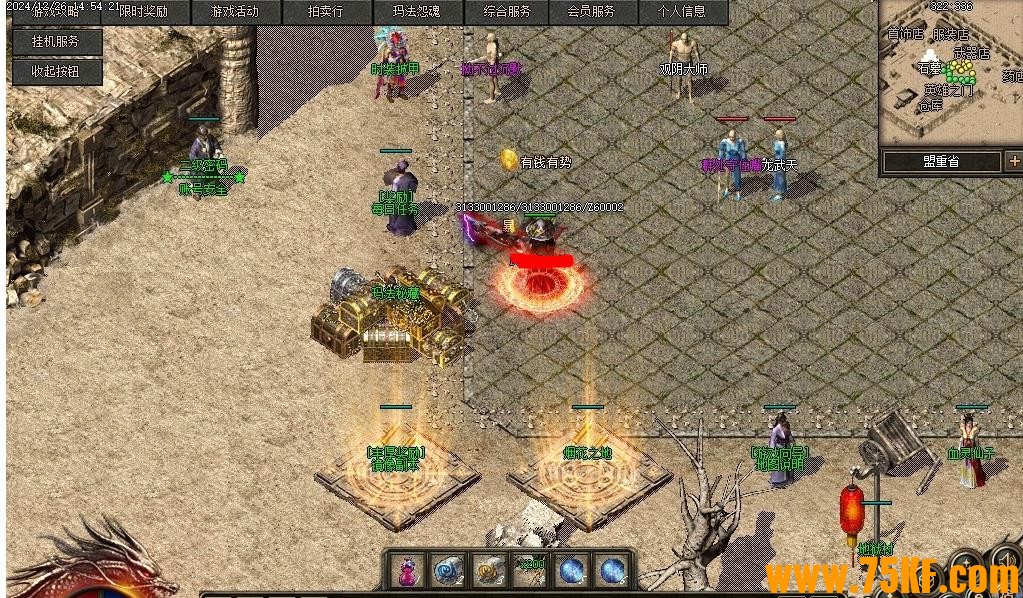Click the plus button beside 盟重省
Screen dimensions: 1023x598
pyautogui.click(x=1013, y=161)
